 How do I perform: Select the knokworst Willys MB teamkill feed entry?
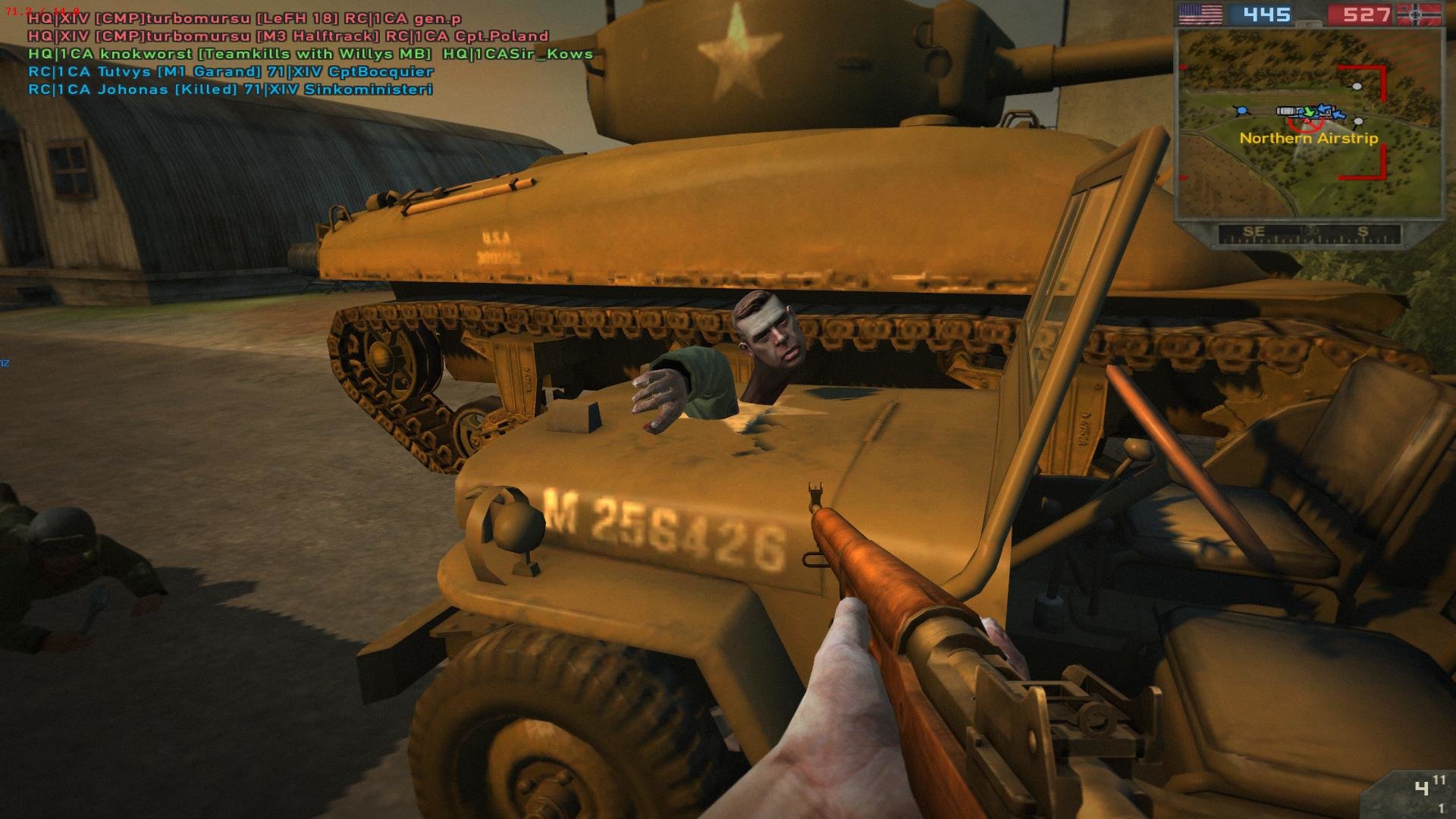(310, 54)
